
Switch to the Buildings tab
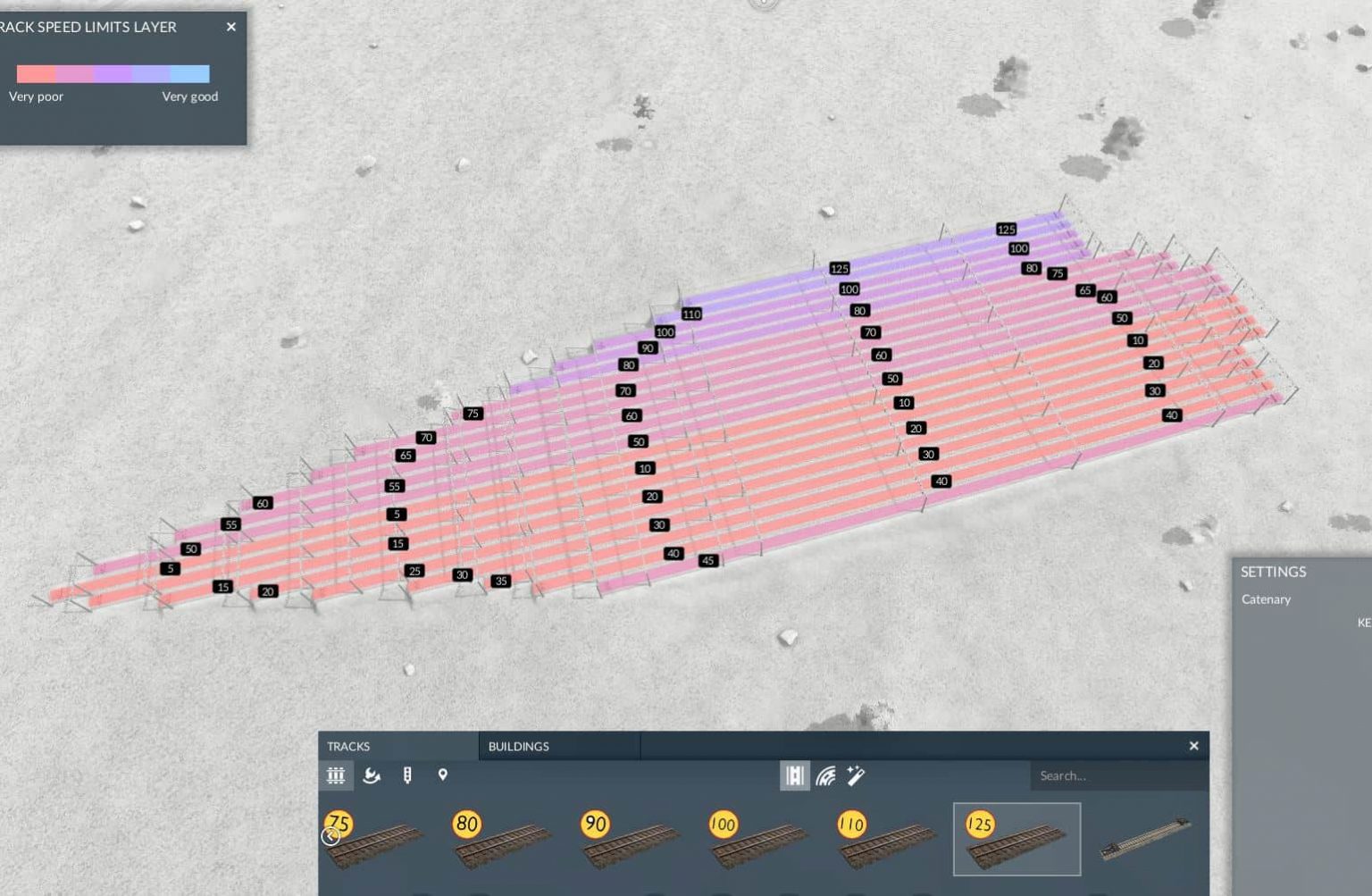[518, 746]
